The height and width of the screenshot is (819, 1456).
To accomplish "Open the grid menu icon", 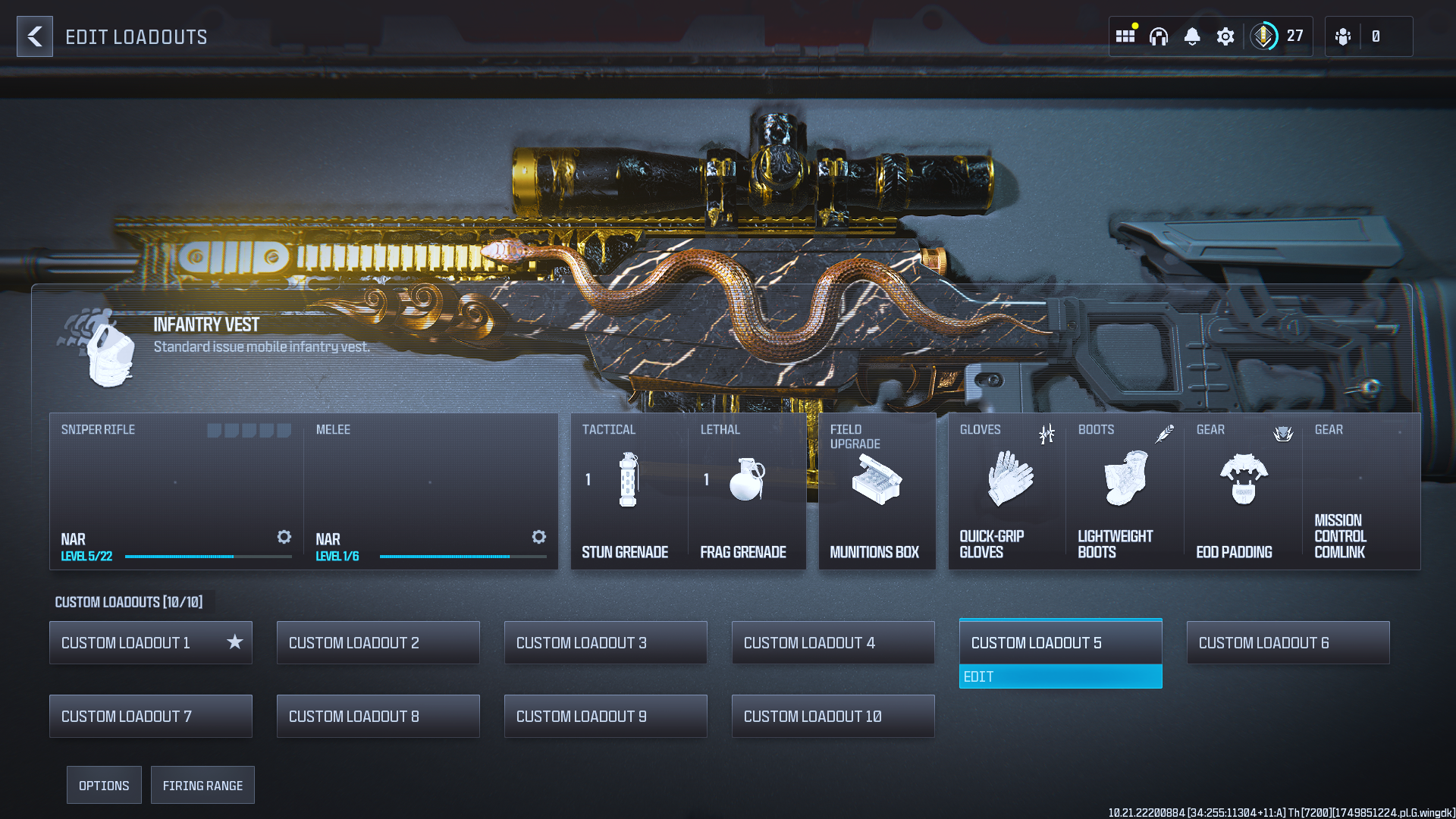I will pyautogui.click(x=1125, y=36).
